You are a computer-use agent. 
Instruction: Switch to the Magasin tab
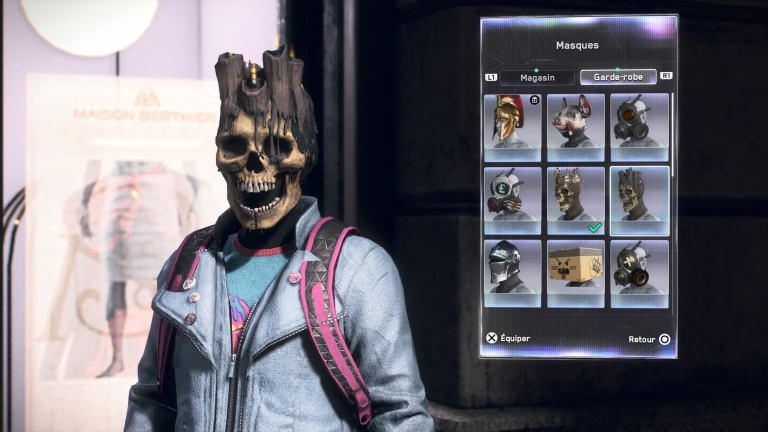point(537,77)
